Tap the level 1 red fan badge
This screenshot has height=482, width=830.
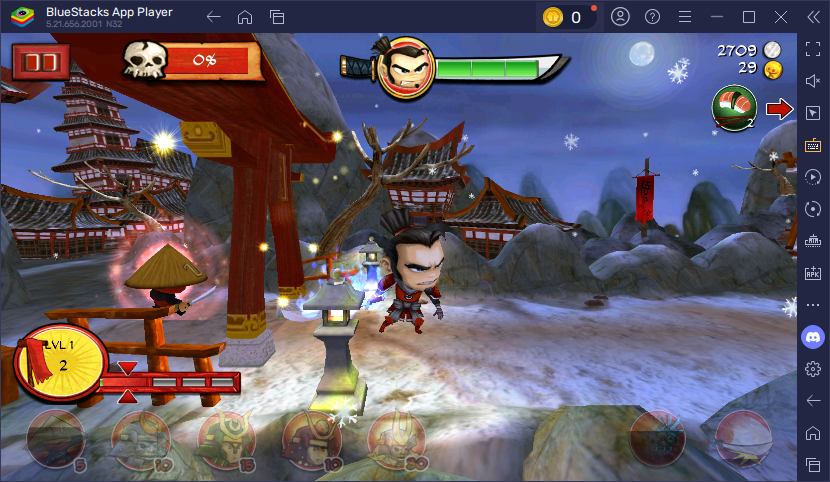59,363
